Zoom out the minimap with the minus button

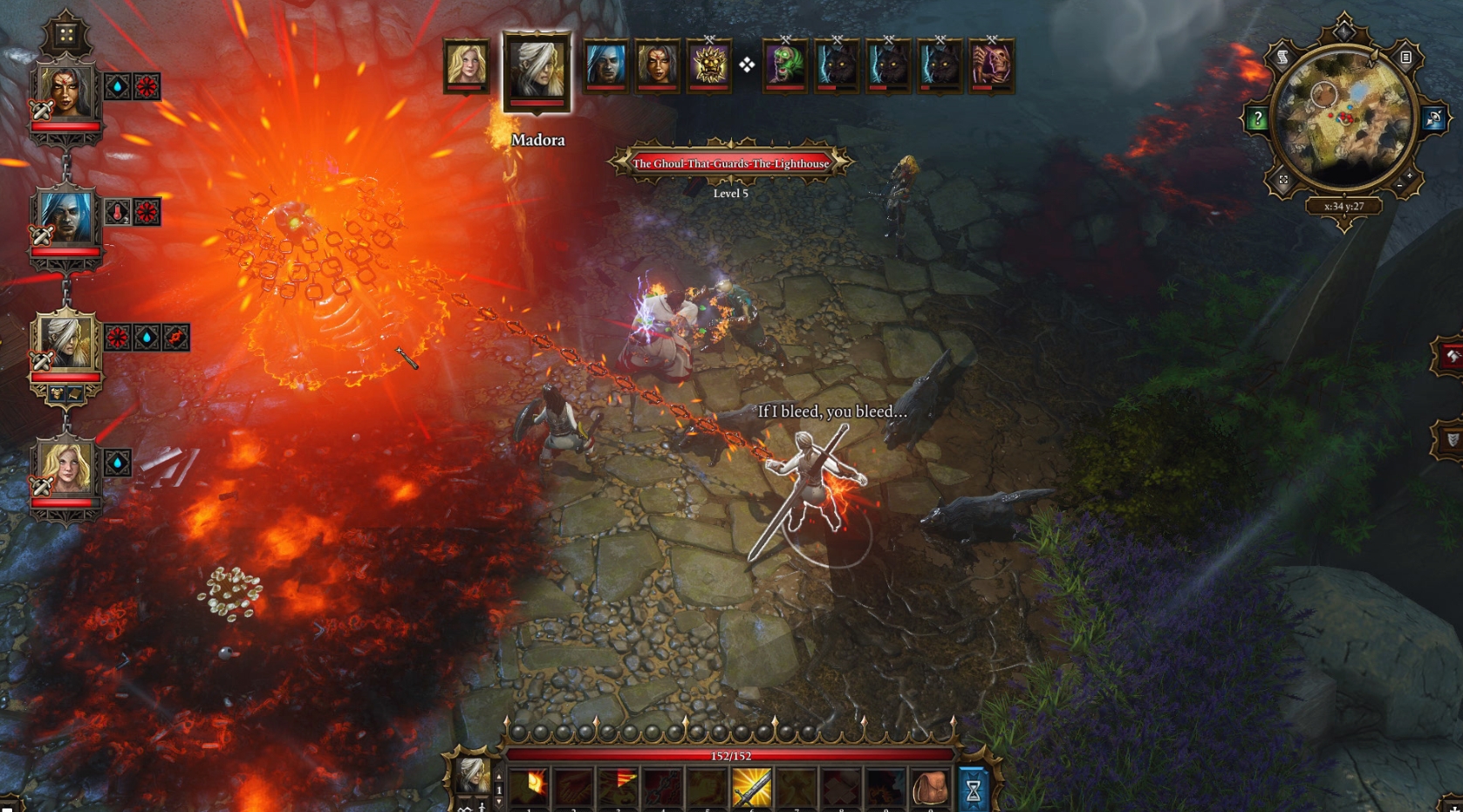1399,185
